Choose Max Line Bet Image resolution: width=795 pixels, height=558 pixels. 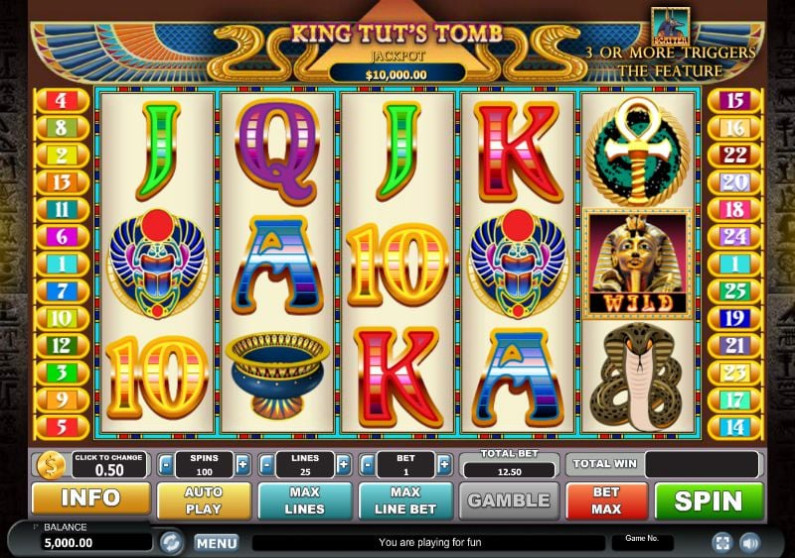pos(405,500)
